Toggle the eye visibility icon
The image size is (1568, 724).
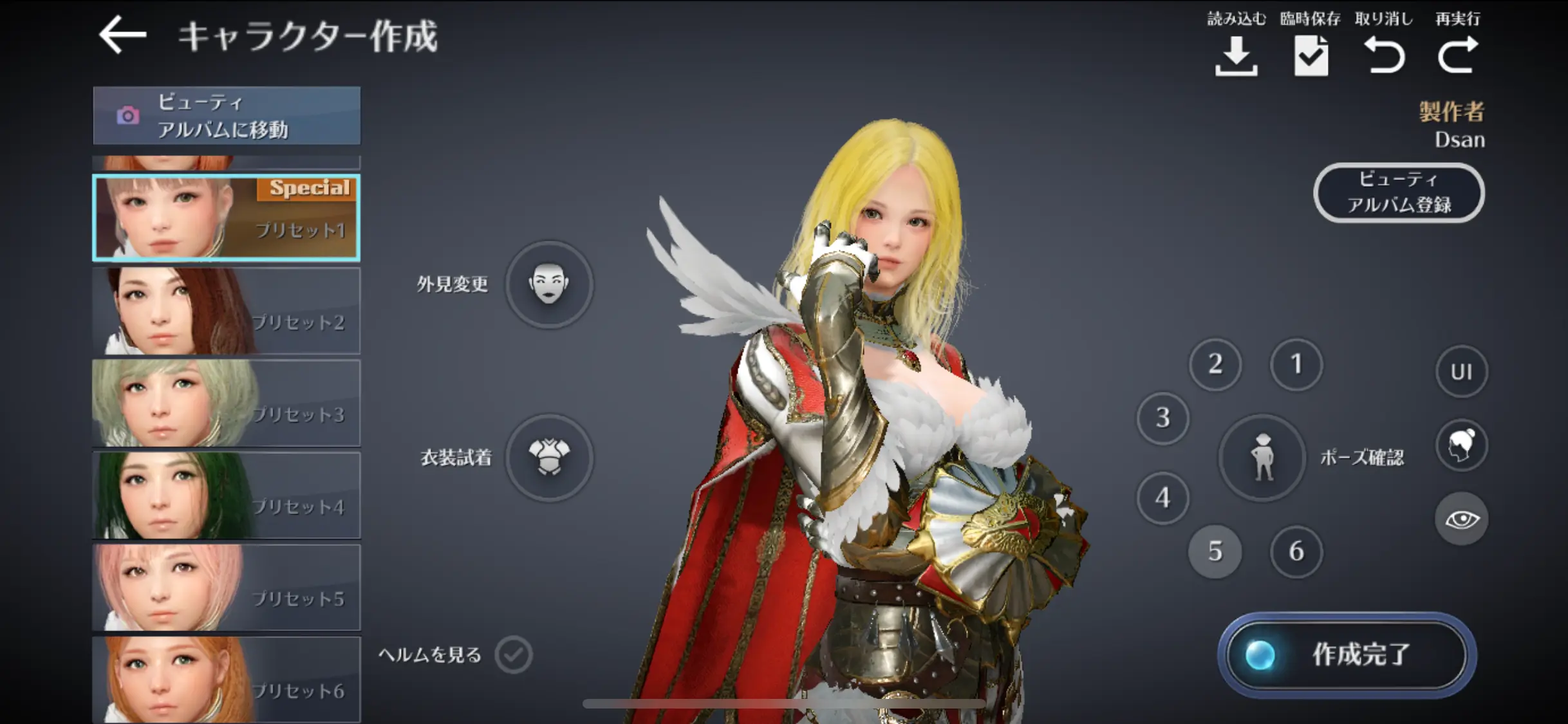pos(1462,519)
